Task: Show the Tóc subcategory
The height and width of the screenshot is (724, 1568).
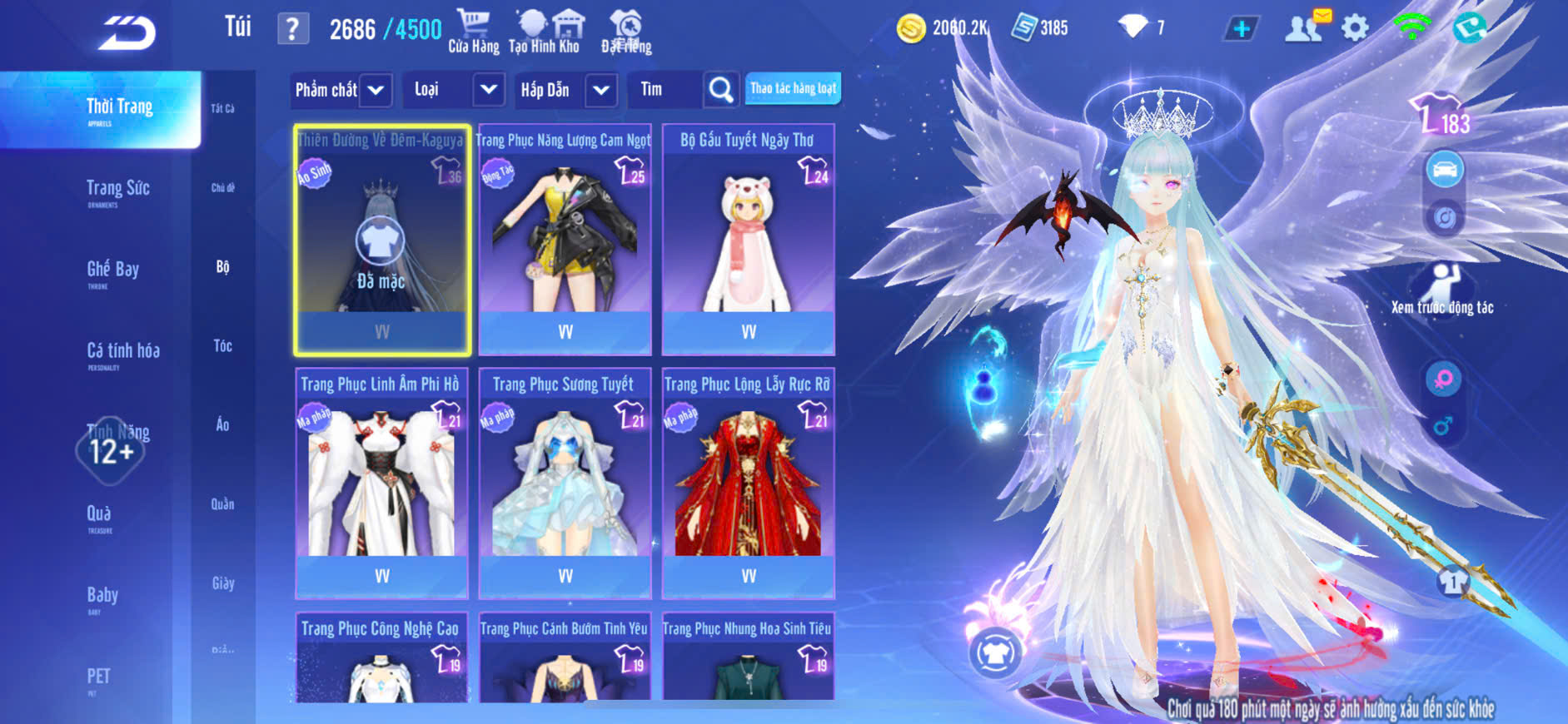Action: tap(222, 345)
